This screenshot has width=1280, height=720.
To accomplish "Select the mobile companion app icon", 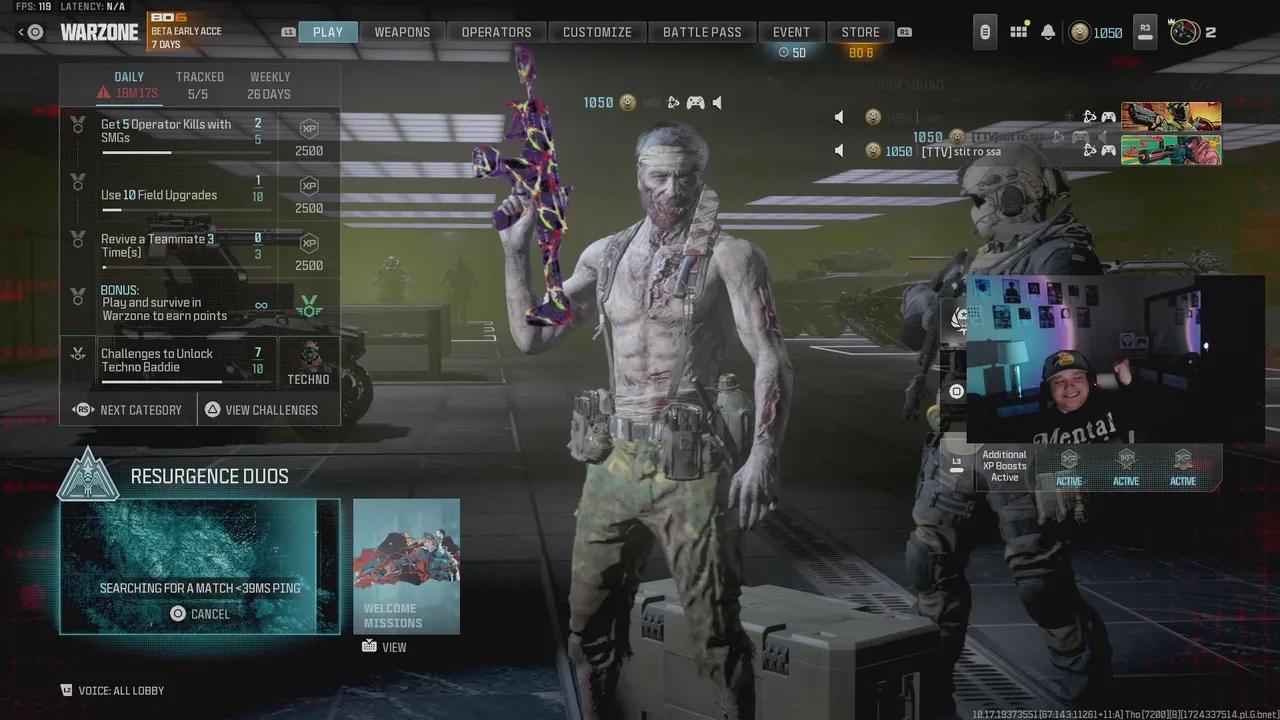I will pyautogui.click(x=984, y=31).
